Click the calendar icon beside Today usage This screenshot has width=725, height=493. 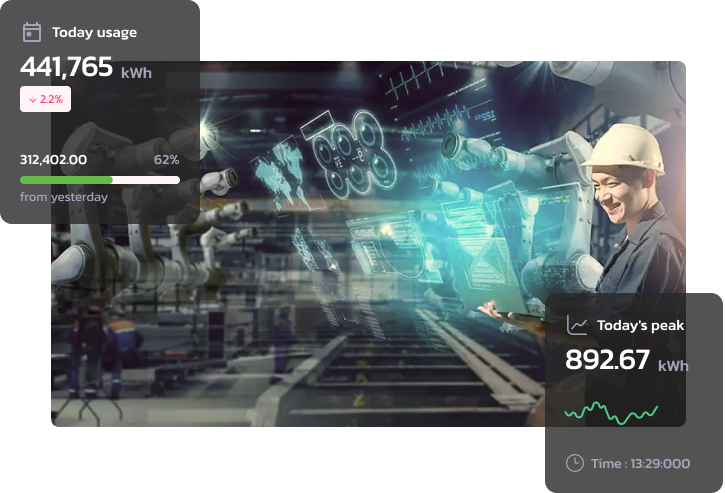click(31, 32)
